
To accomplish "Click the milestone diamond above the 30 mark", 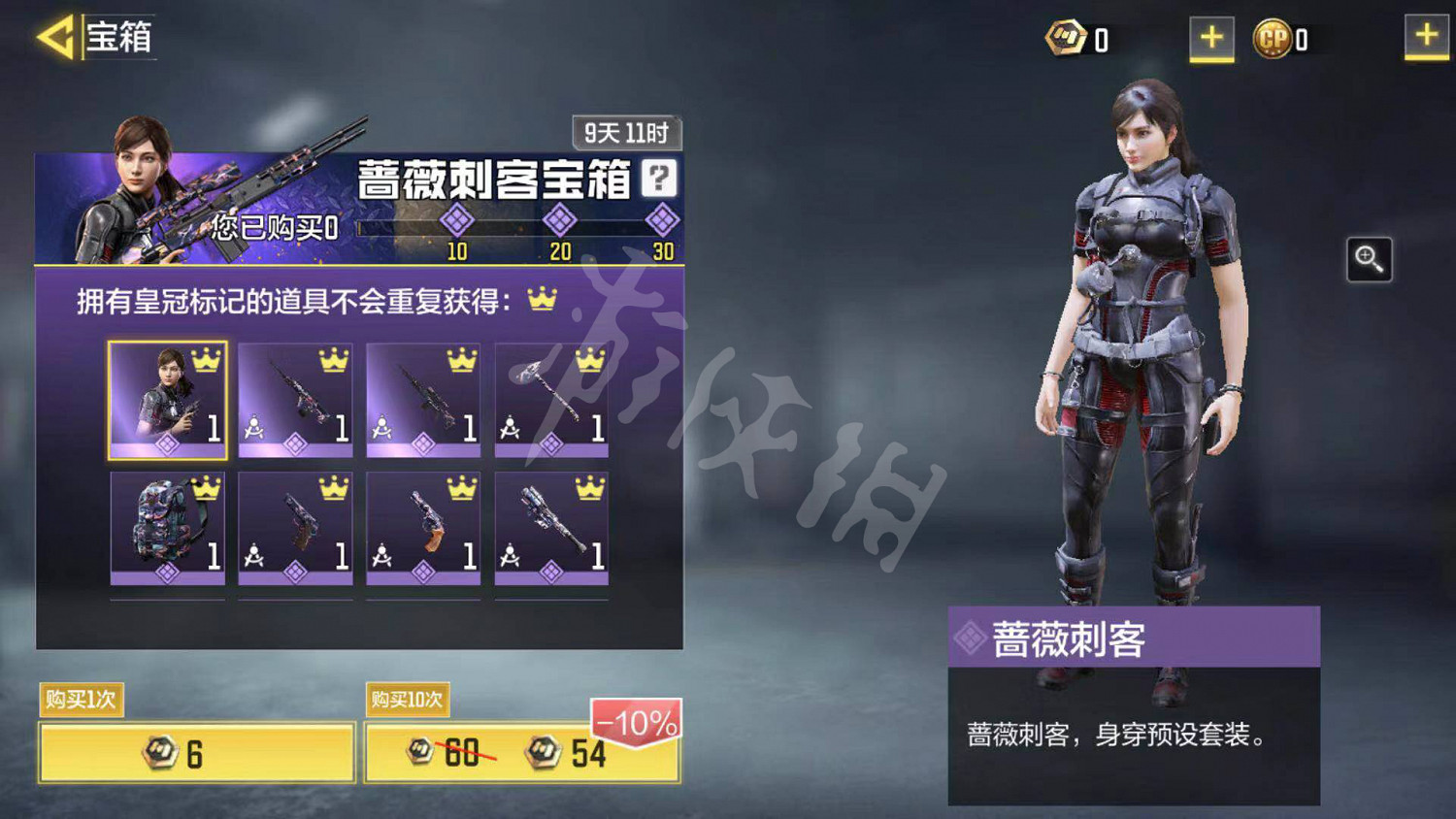I will (x=661, y=221).
